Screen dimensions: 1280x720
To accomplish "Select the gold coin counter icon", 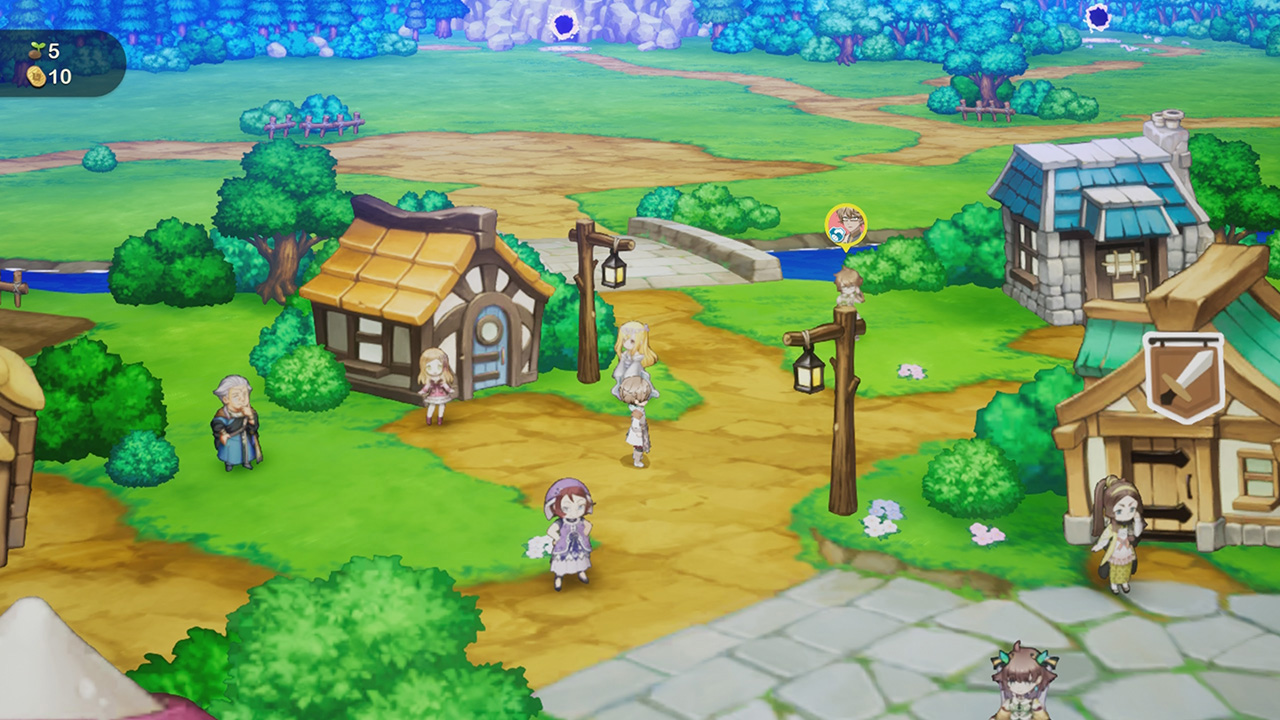I will [x=36, y=77].
